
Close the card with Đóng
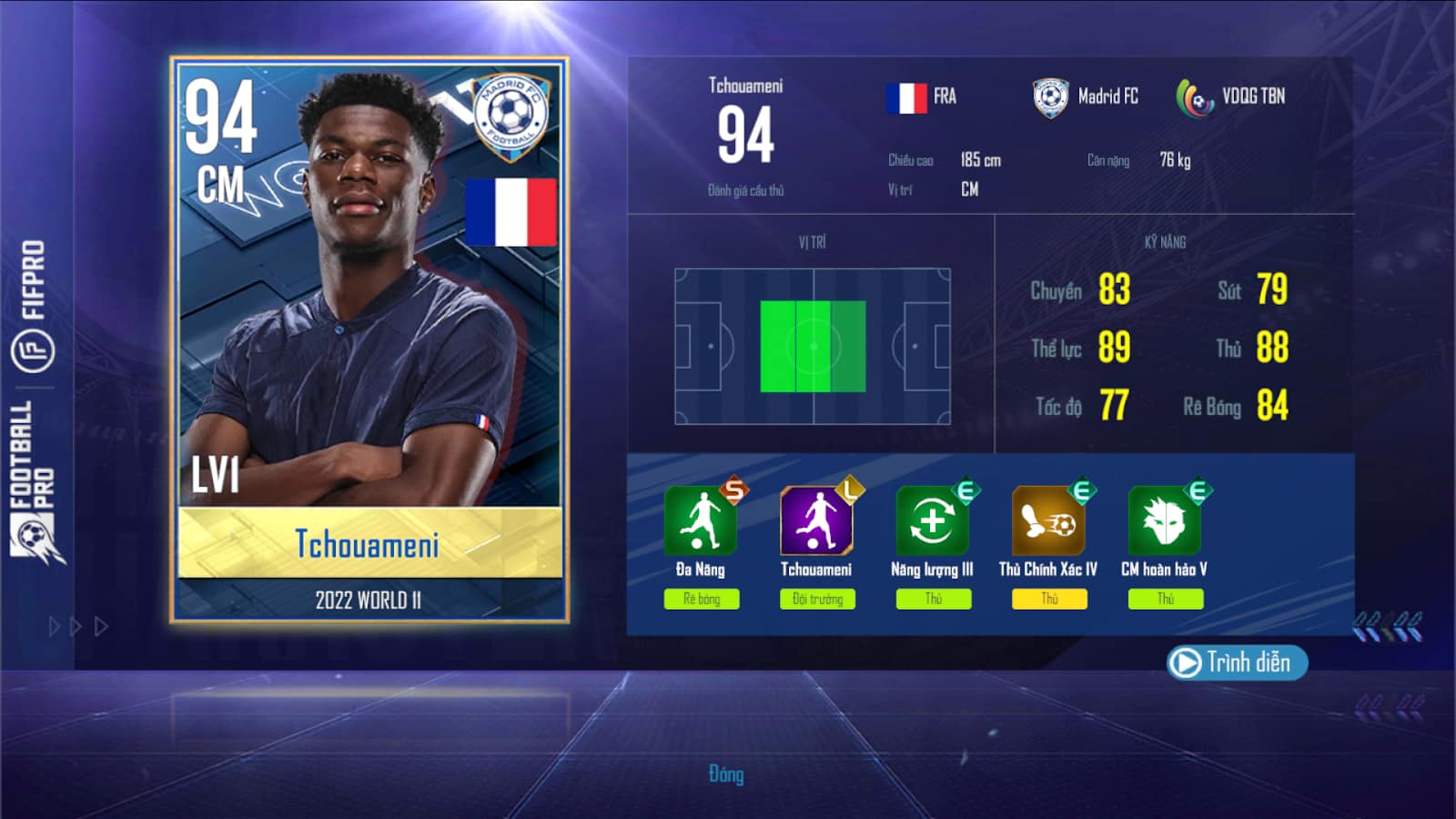click(726, 774)
